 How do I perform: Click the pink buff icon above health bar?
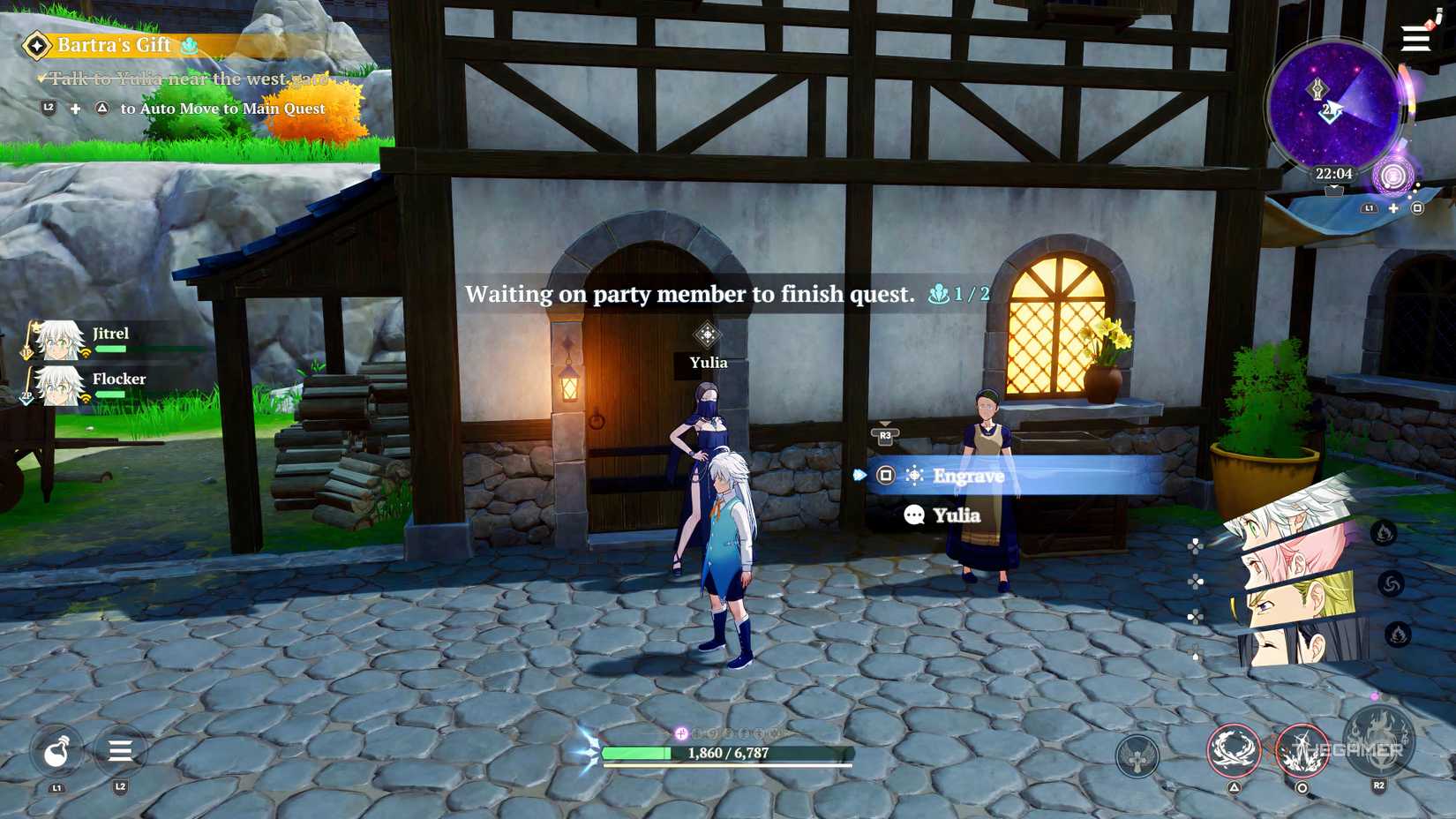pyautogui.click(x=679, y=732)
